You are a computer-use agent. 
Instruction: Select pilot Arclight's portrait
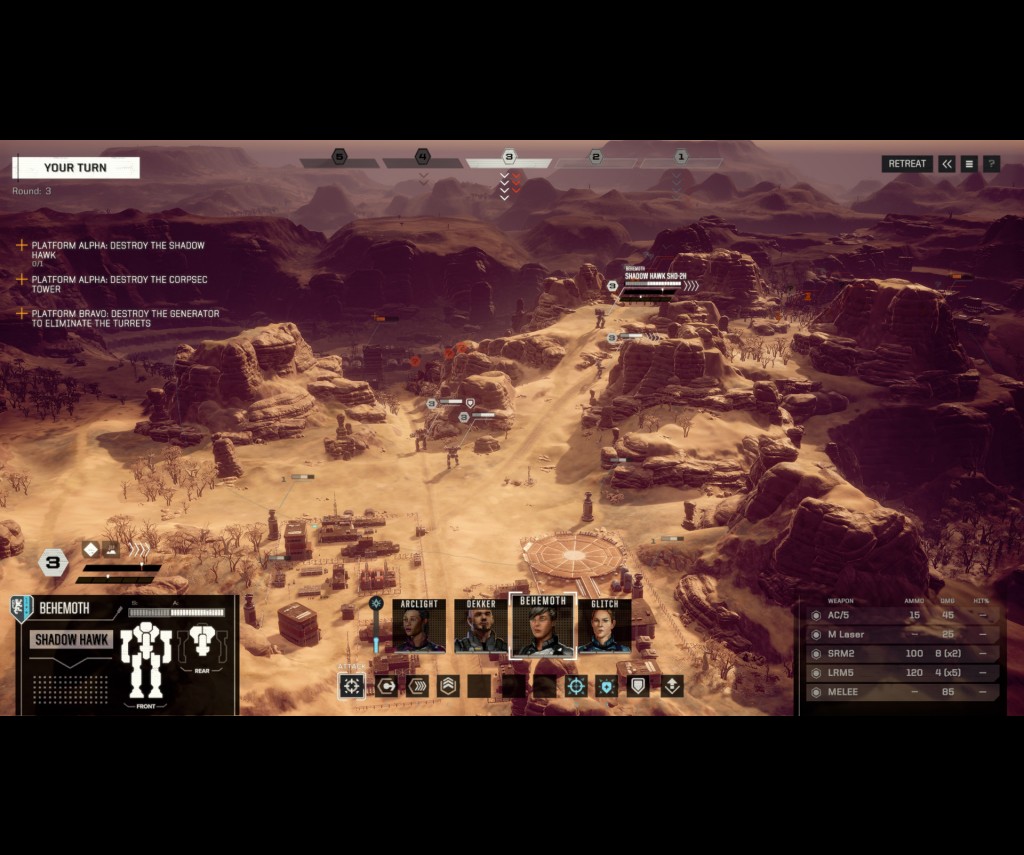(x=418, y=627)
